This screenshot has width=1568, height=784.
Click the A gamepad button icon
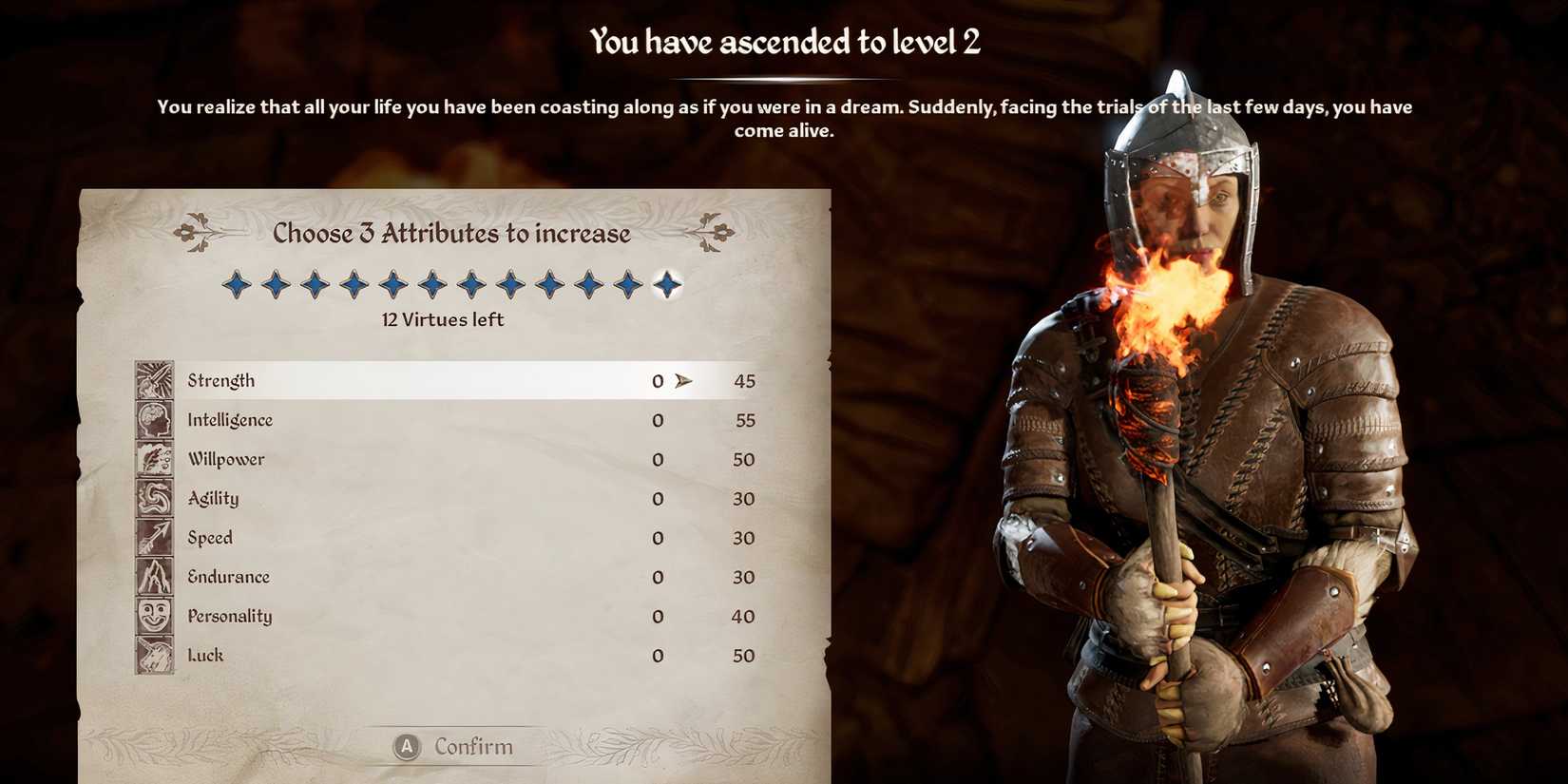pos(407,747)
